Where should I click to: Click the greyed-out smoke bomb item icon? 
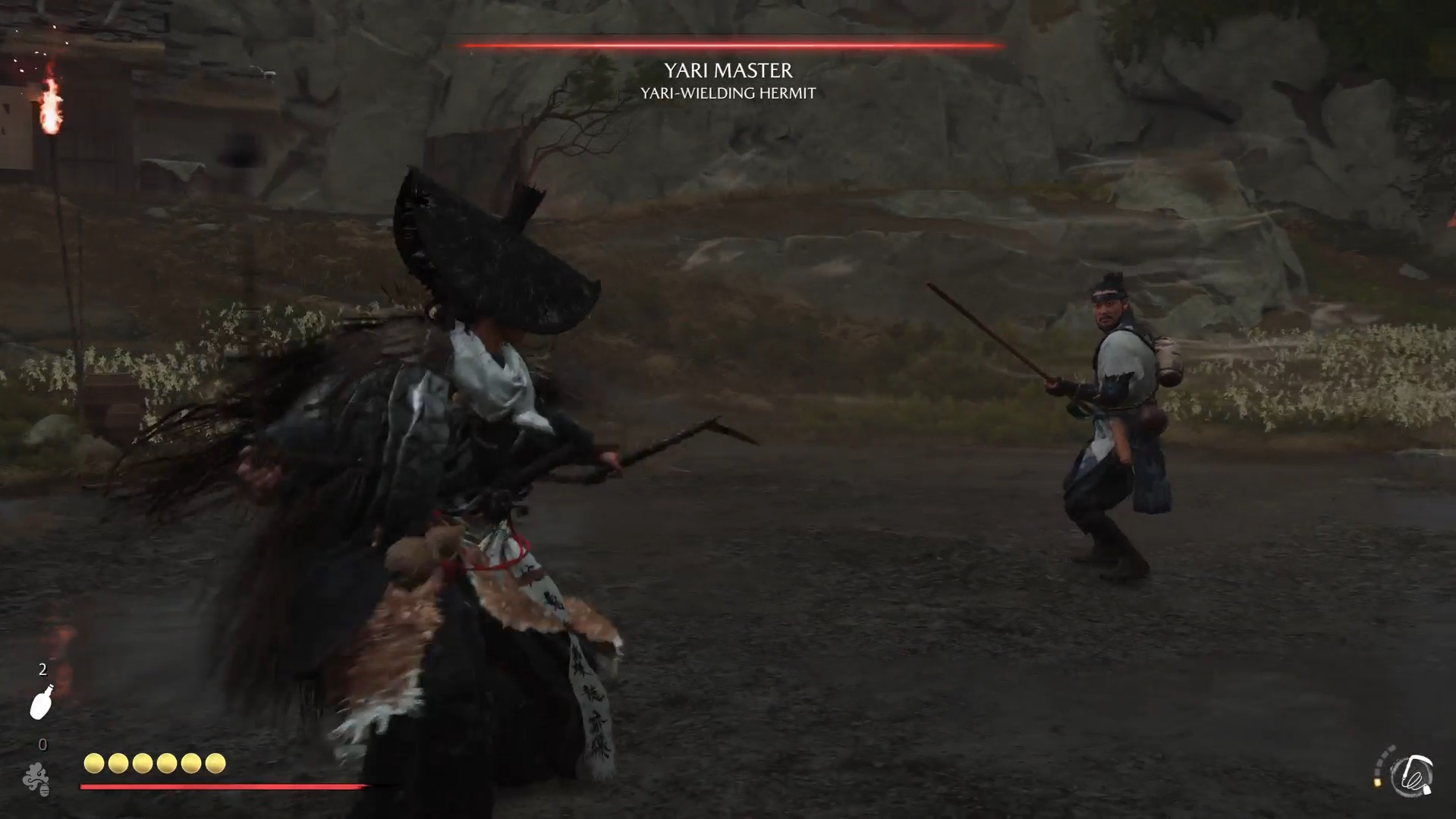pos(36,779)
